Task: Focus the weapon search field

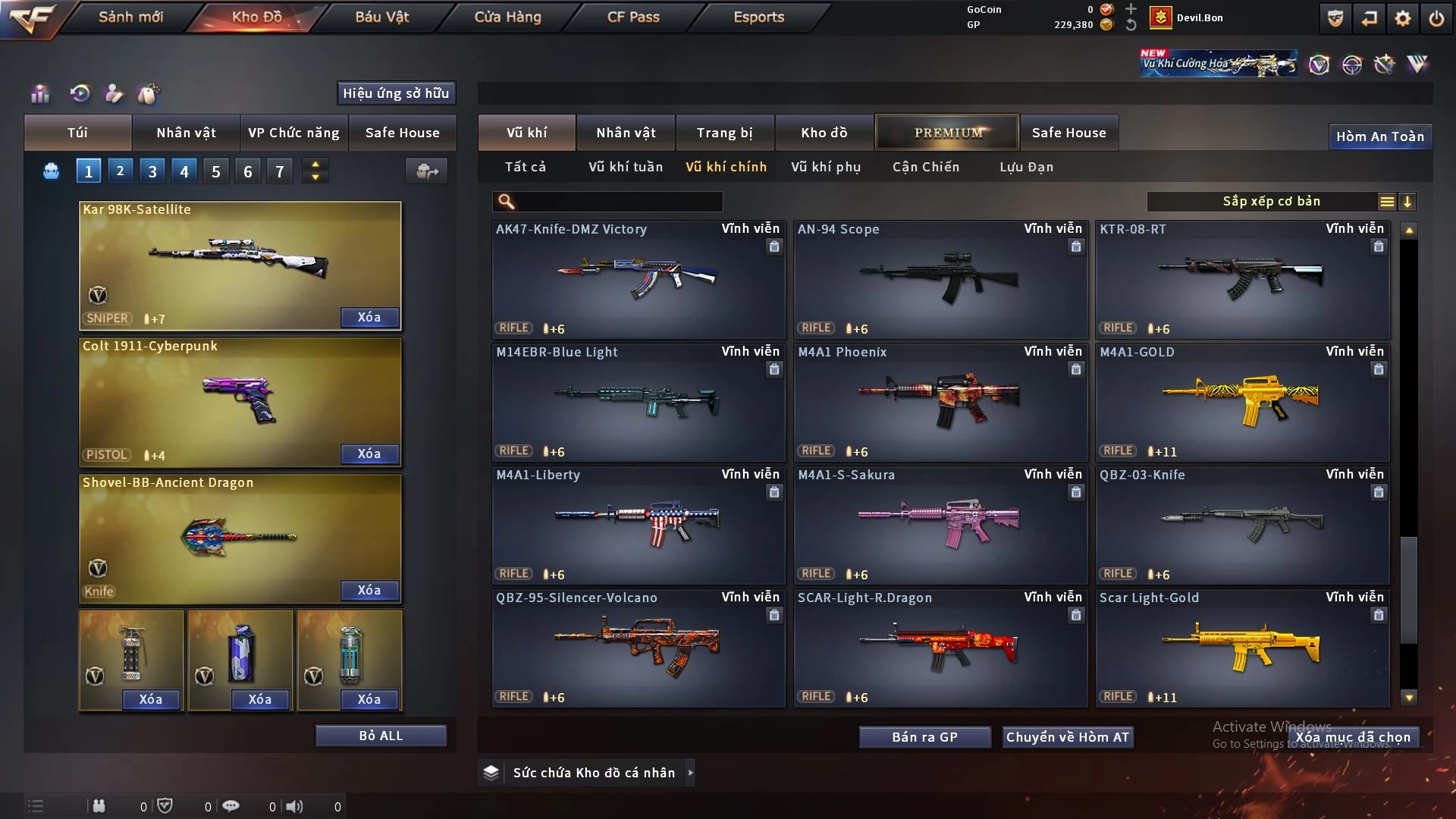Action: point(618,201)
